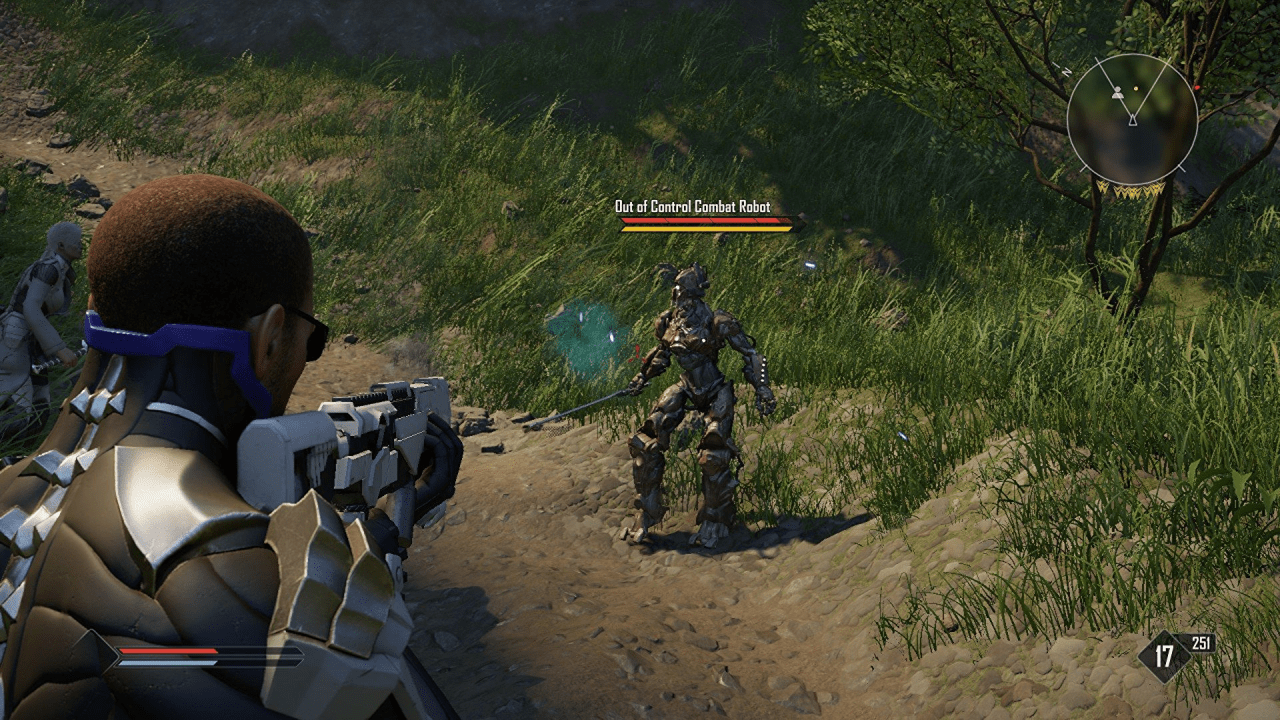The image size is (1280, 720).
Task: Select the glowing green target marker on the ground
Action: pos(590,335)
